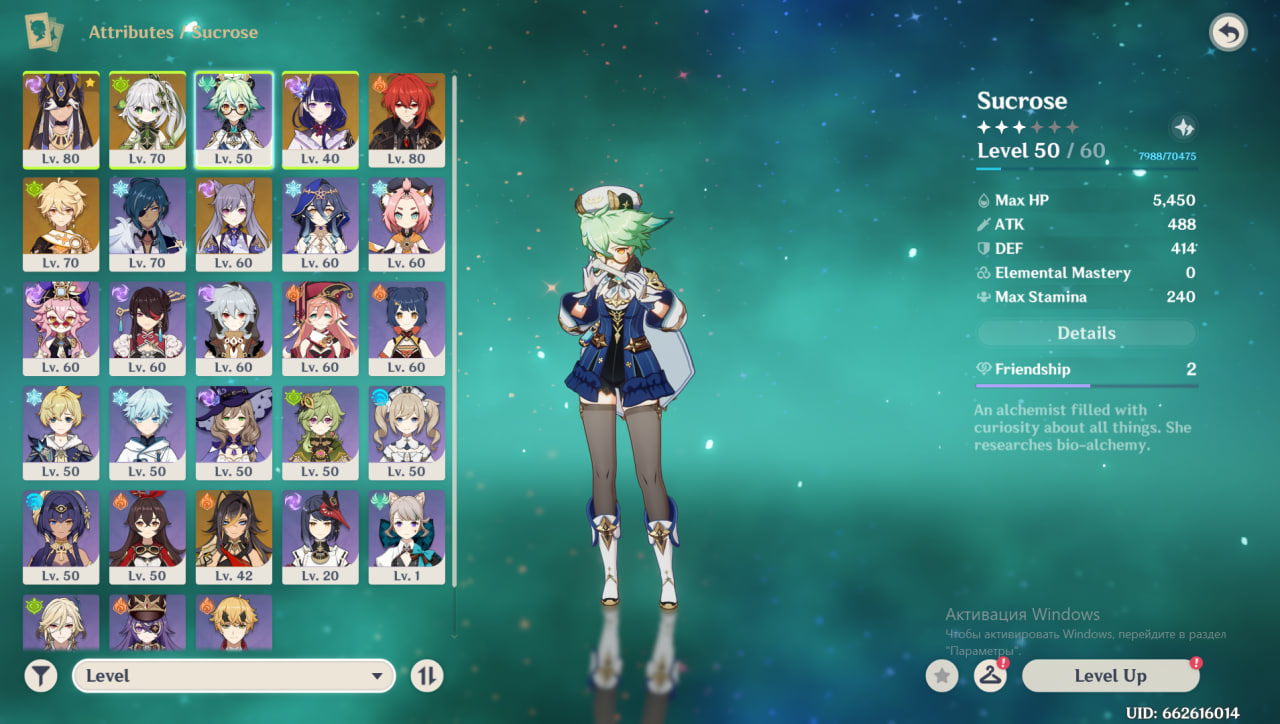Screen dimensions: 1280x724
Task: Click the sparkle icon beside Sucrose's name
Action: point(1183,128)
